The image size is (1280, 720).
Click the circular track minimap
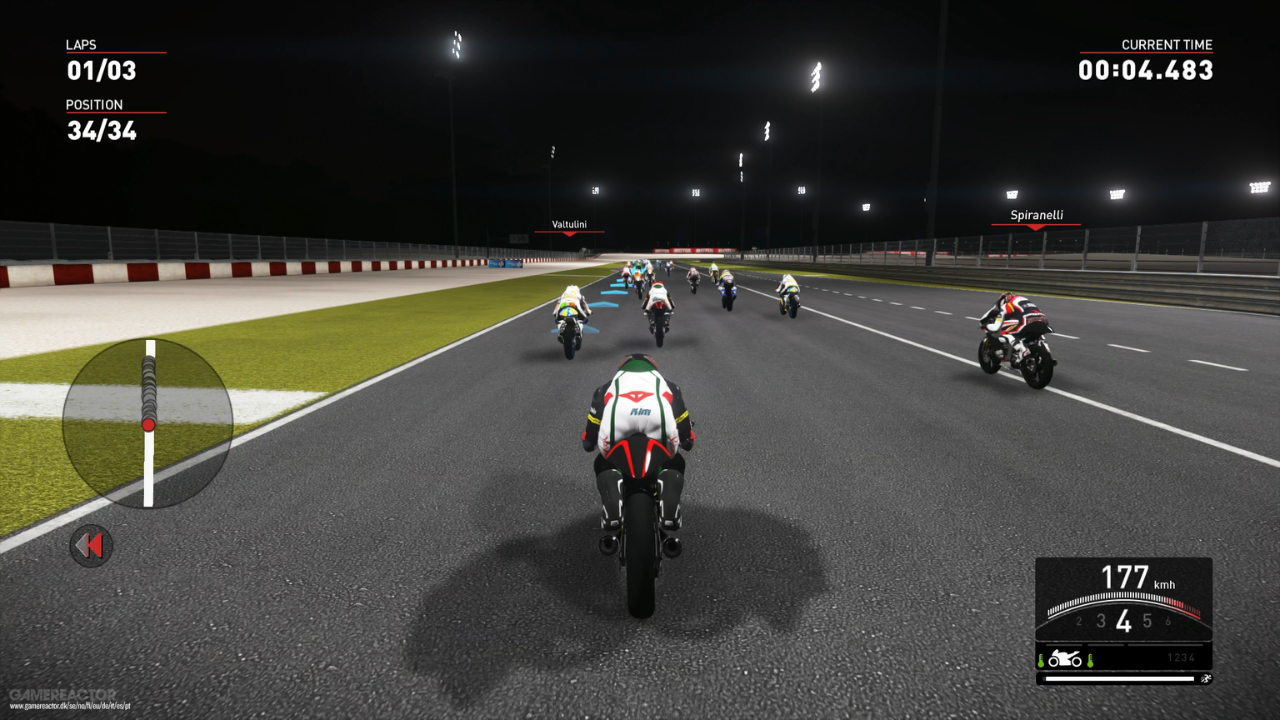pyautogui.click(x=148, y=423)
